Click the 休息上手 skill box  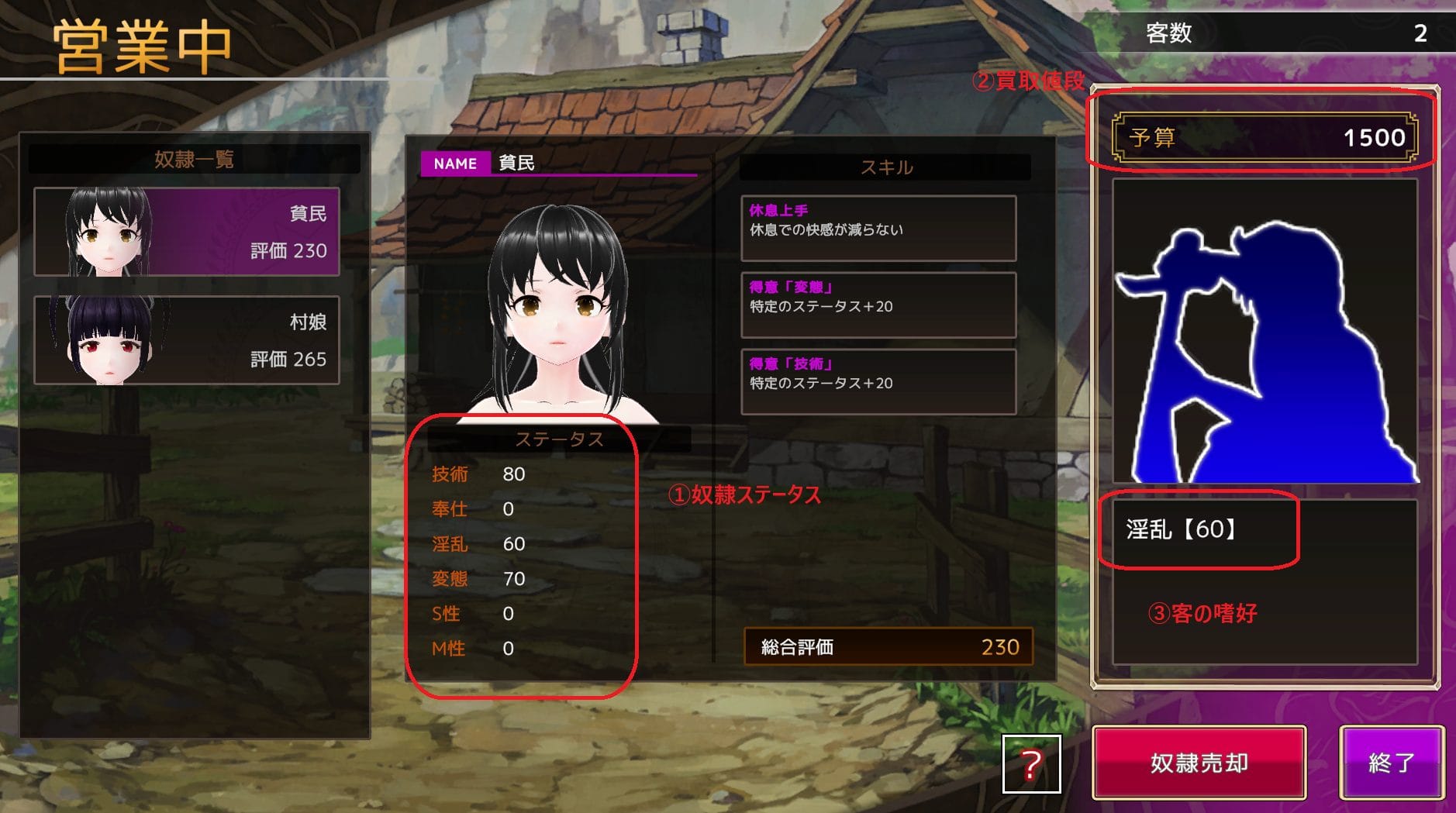click(878, 228)
